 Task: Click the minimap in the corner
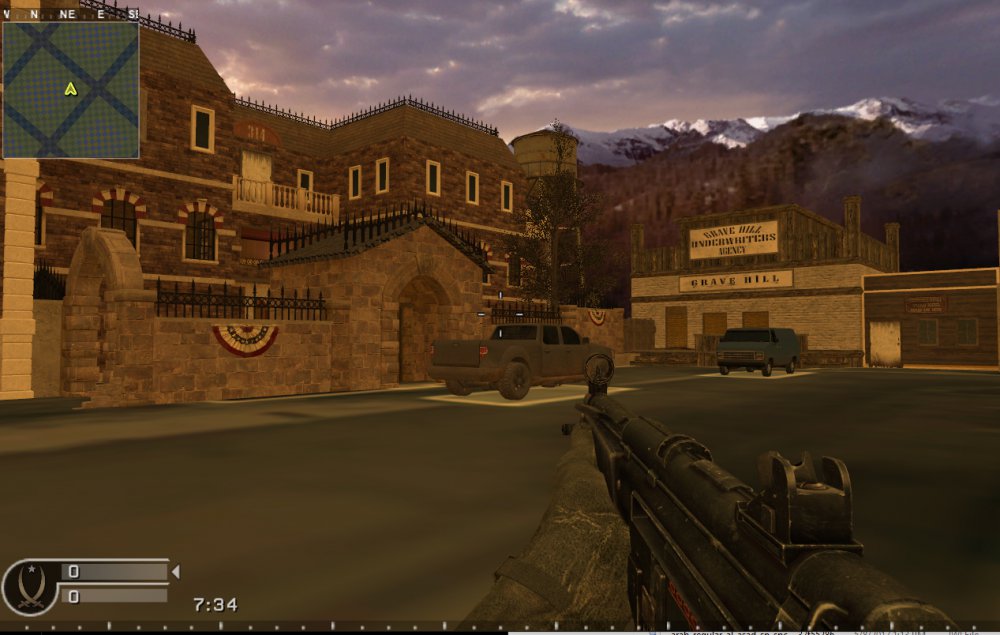[70, 90]
